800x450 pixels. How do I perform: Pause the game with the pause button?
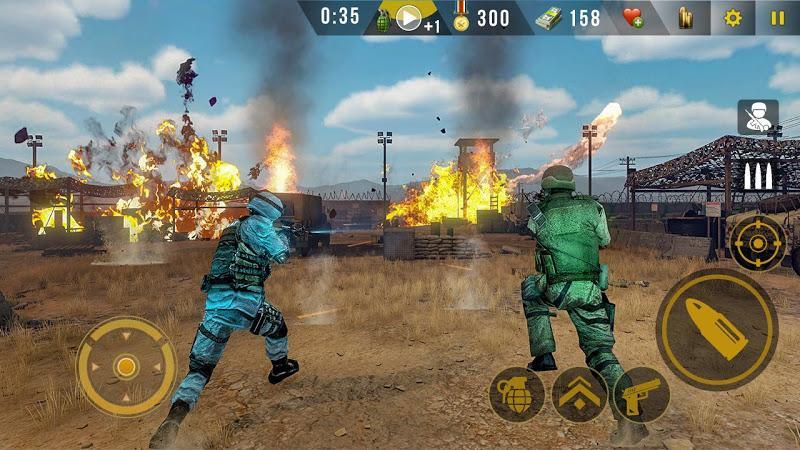click(x=777, y=18)
